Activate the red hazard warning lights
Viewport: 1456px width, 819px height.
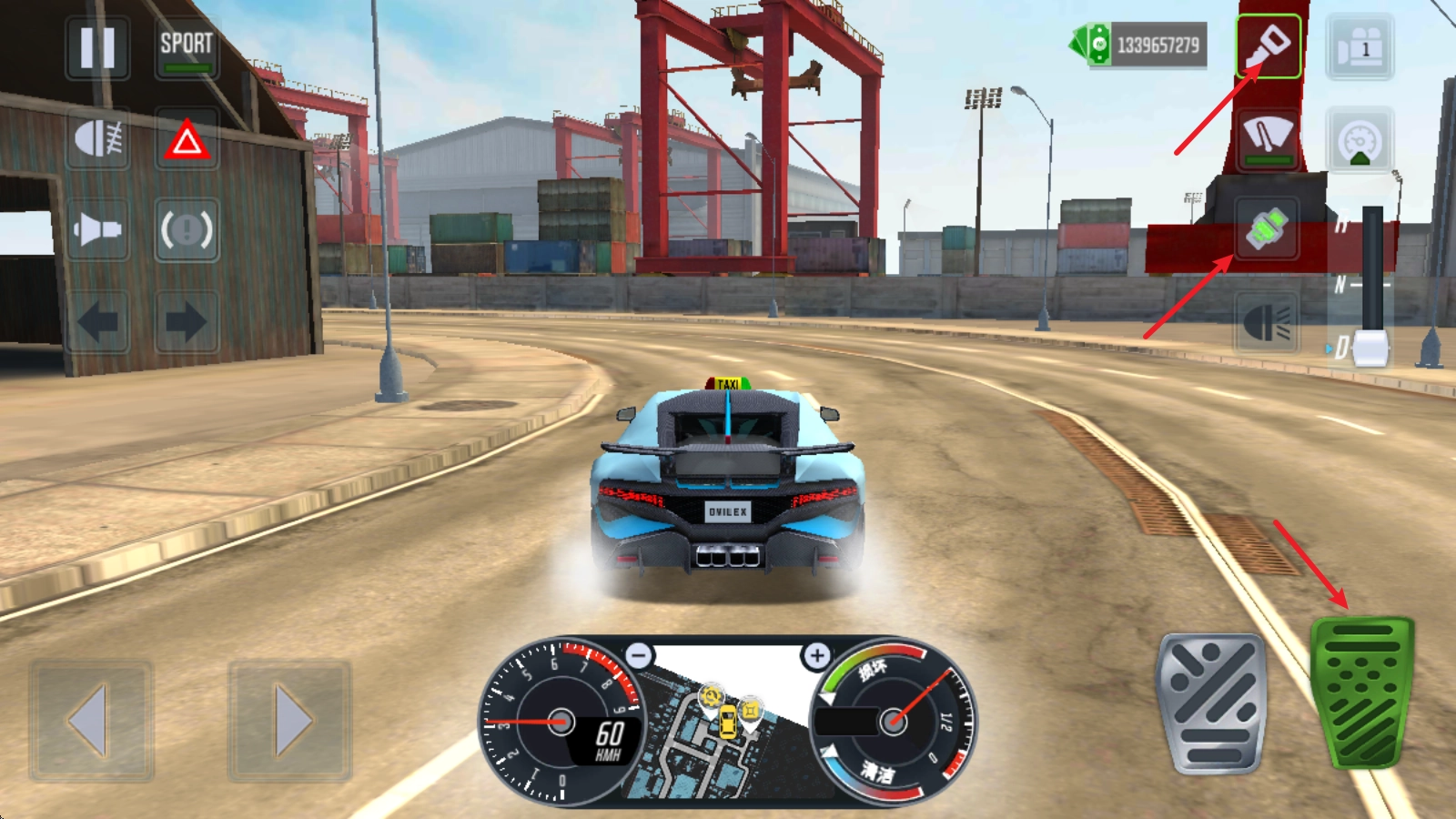point(187,140)
